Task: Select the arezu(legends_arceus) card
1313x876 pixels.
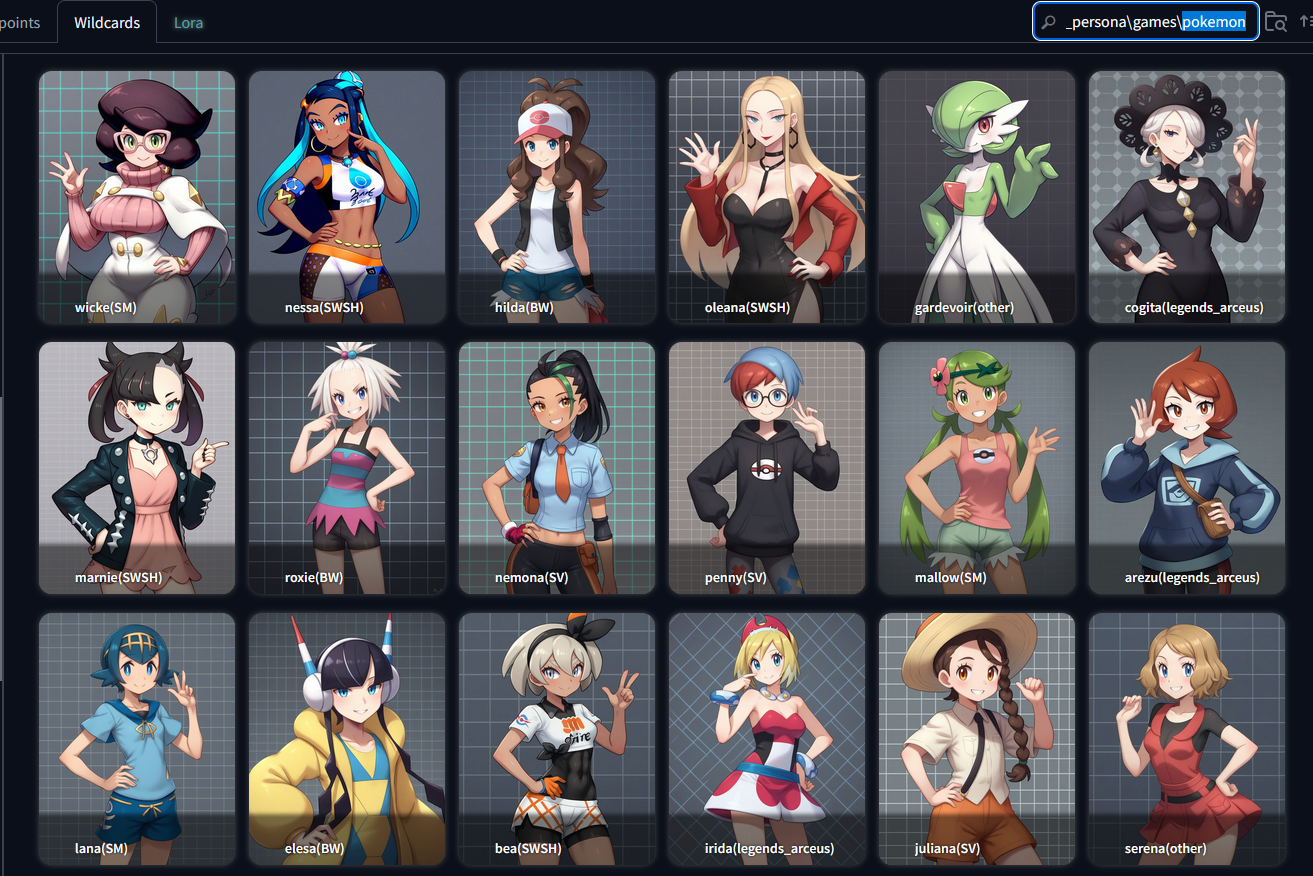Action: click(1187, 467)
